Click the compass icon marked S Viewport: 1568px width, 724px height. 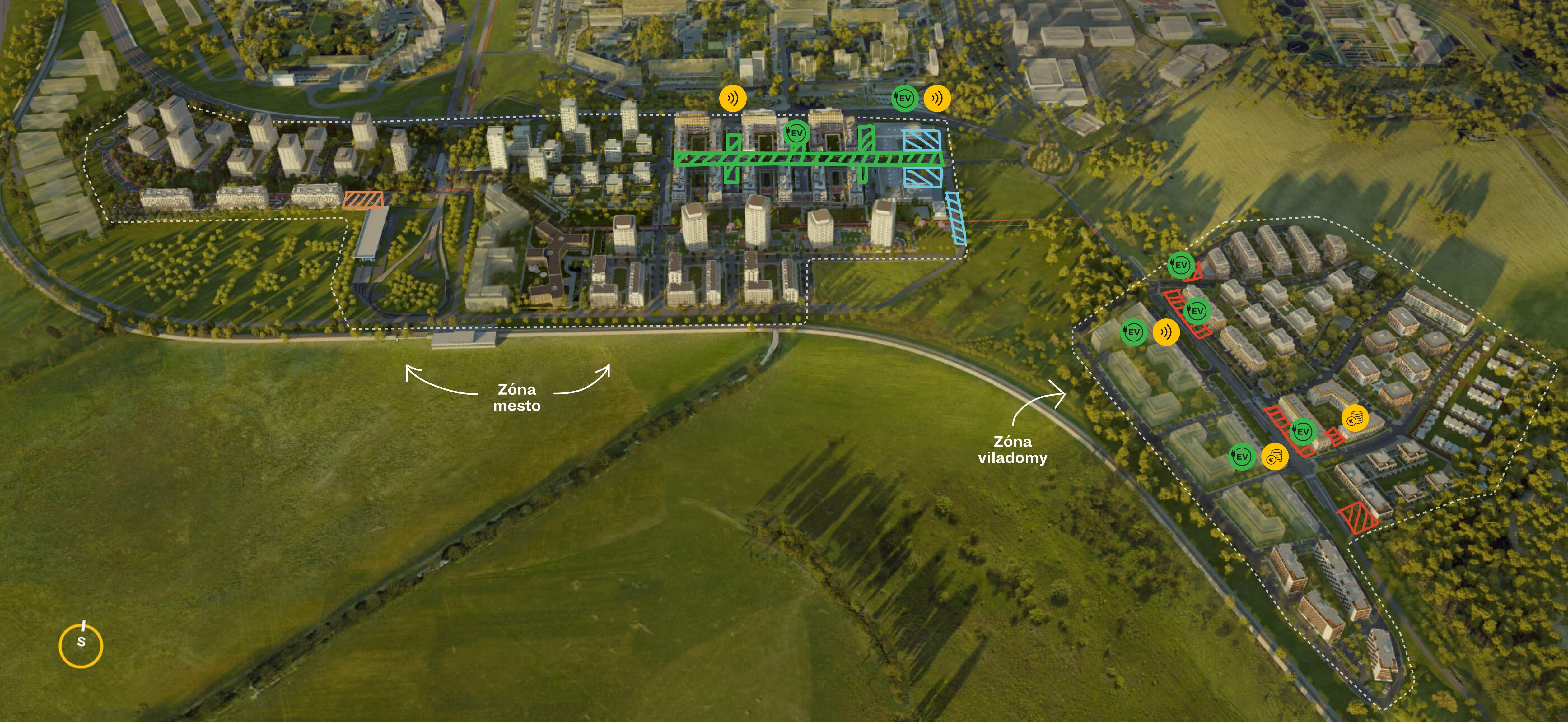(81, 645)
